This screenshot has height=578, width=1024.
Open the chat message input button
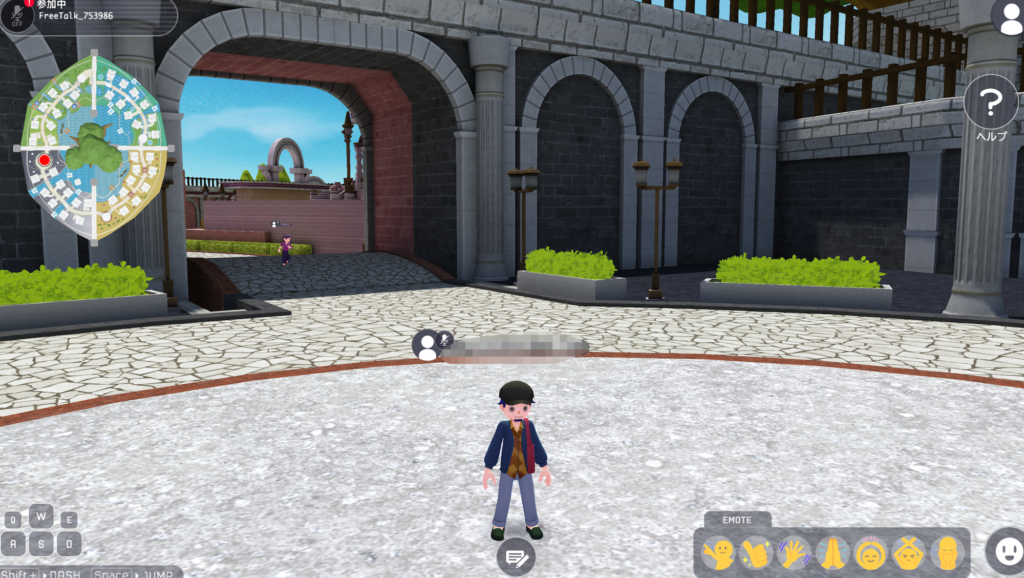pyautogui.click(x=515, y=557)
